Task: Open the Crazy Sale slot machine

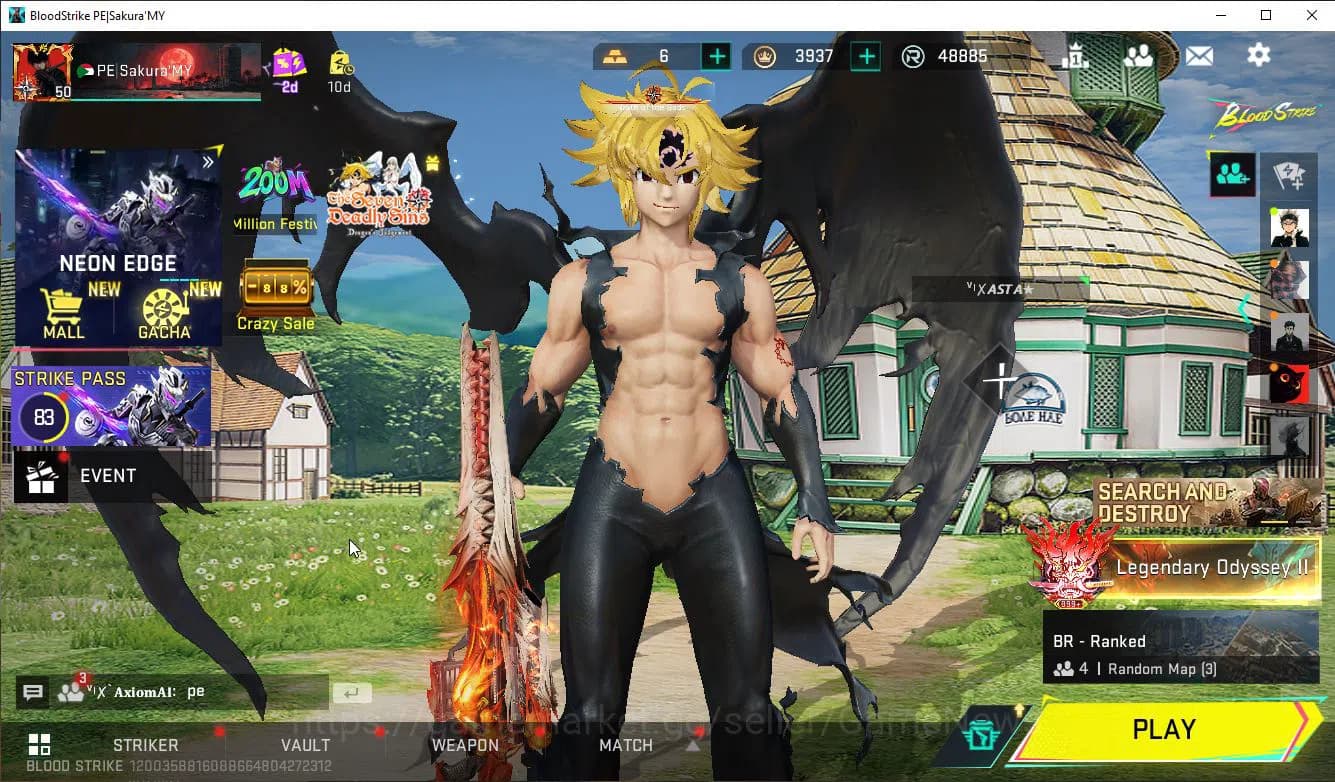Action: coord(275,295)
